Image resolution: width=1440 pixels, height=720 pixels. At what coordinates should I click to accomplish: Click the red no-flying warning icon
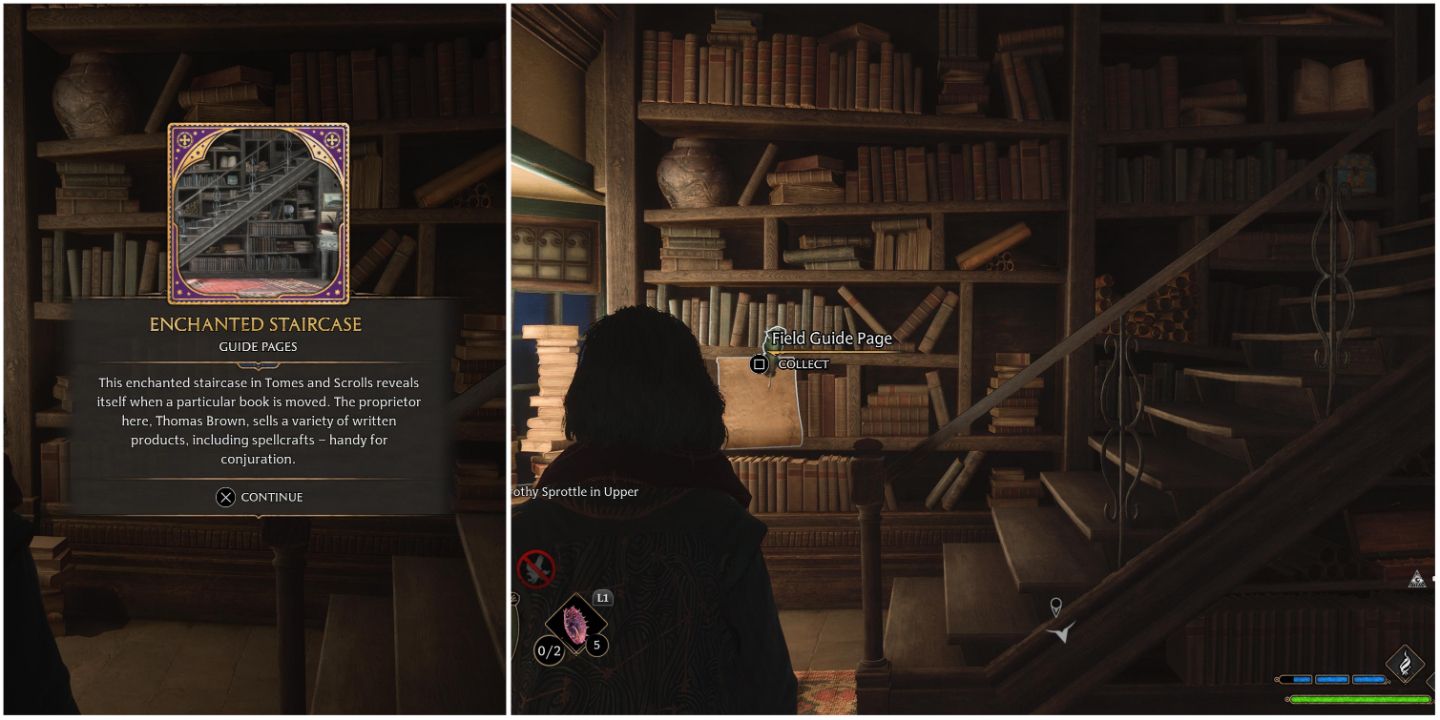tap(536, 569)
